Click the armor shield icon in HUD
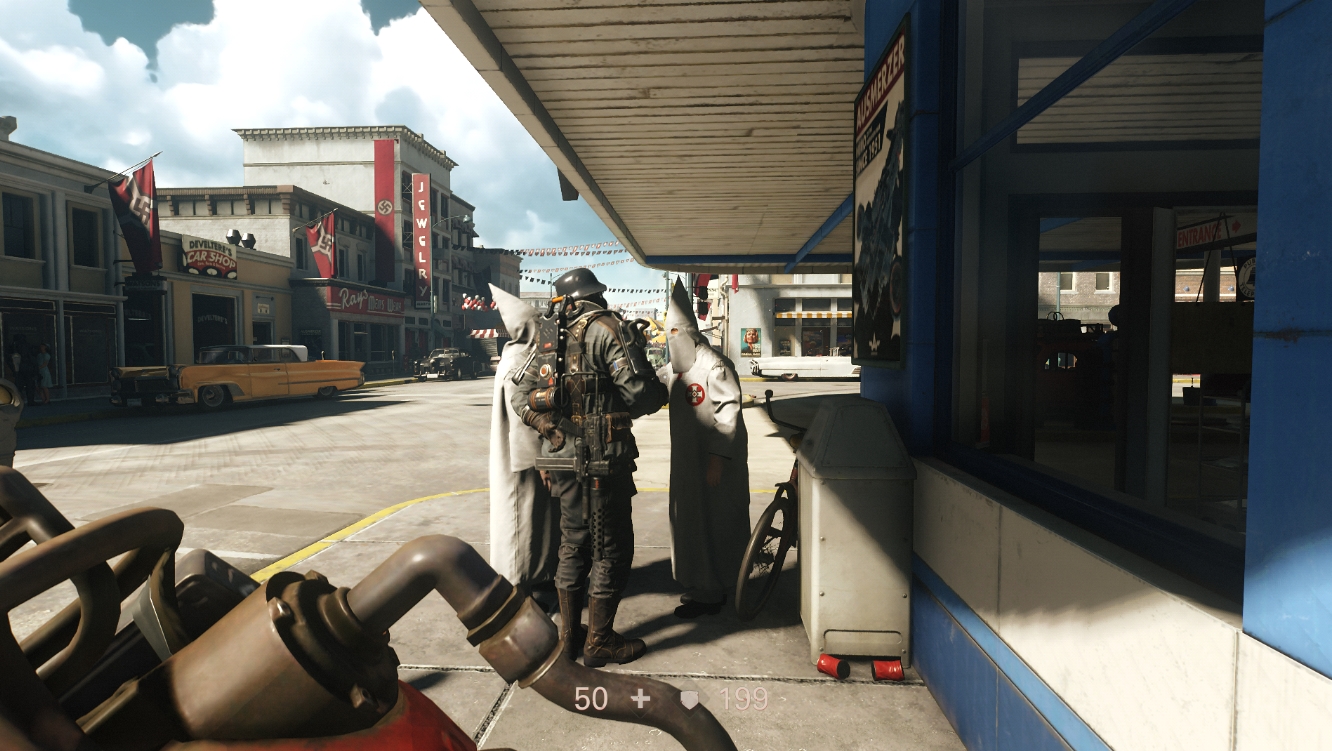Viewport: 1332px width, 751px height. (689, 699)
